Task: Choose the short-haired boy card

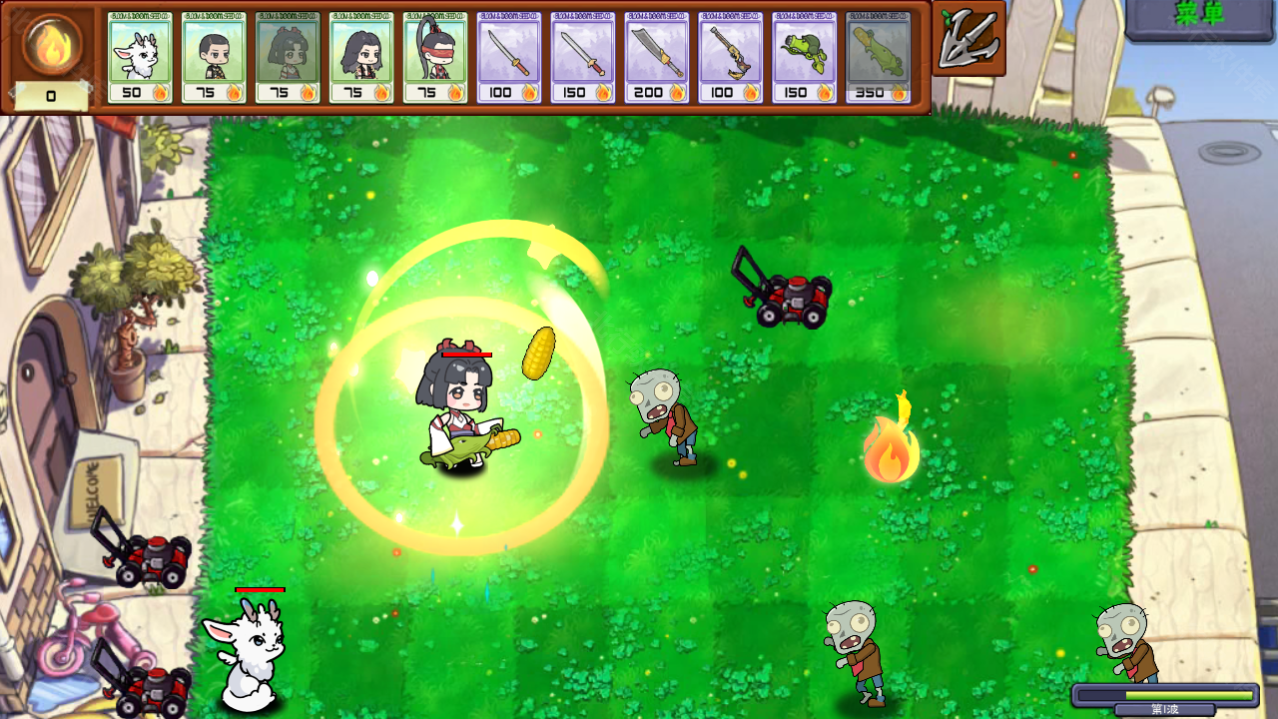Action: pos(214,58)
